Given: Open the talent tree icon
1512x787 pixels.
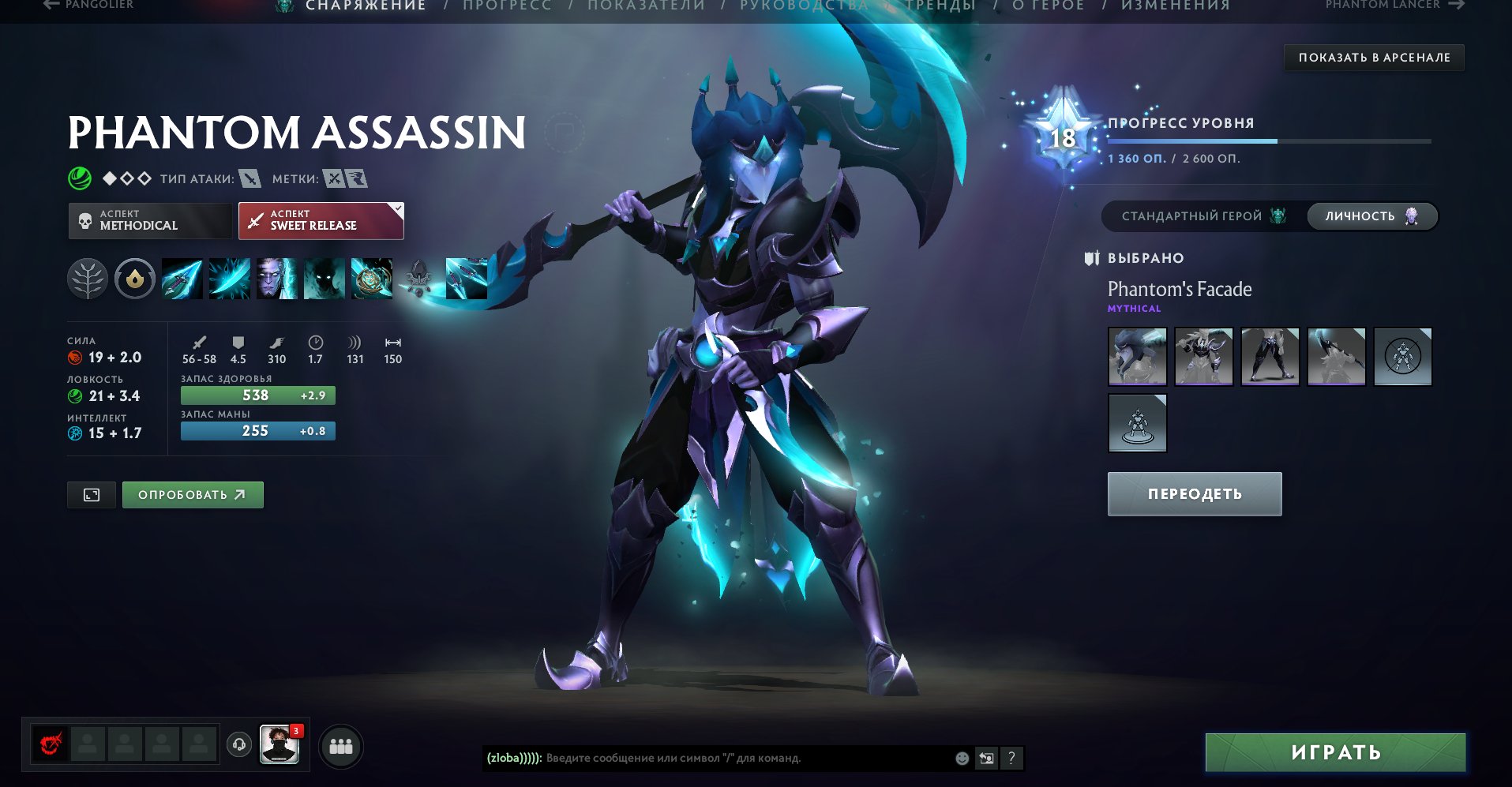Looking at the screenshot, I should click(87, 279).
